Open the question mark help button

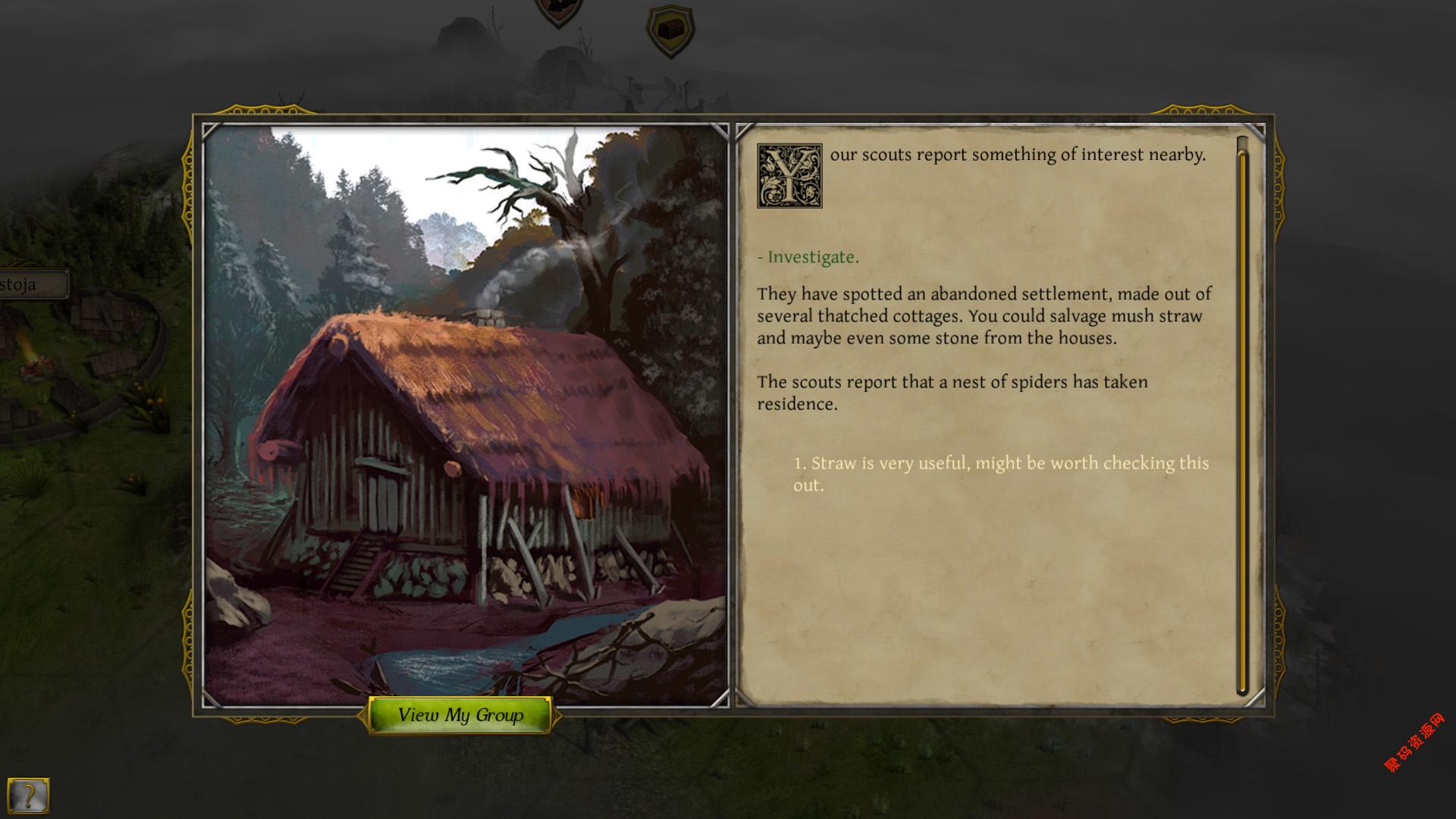[x=29, y=795]
